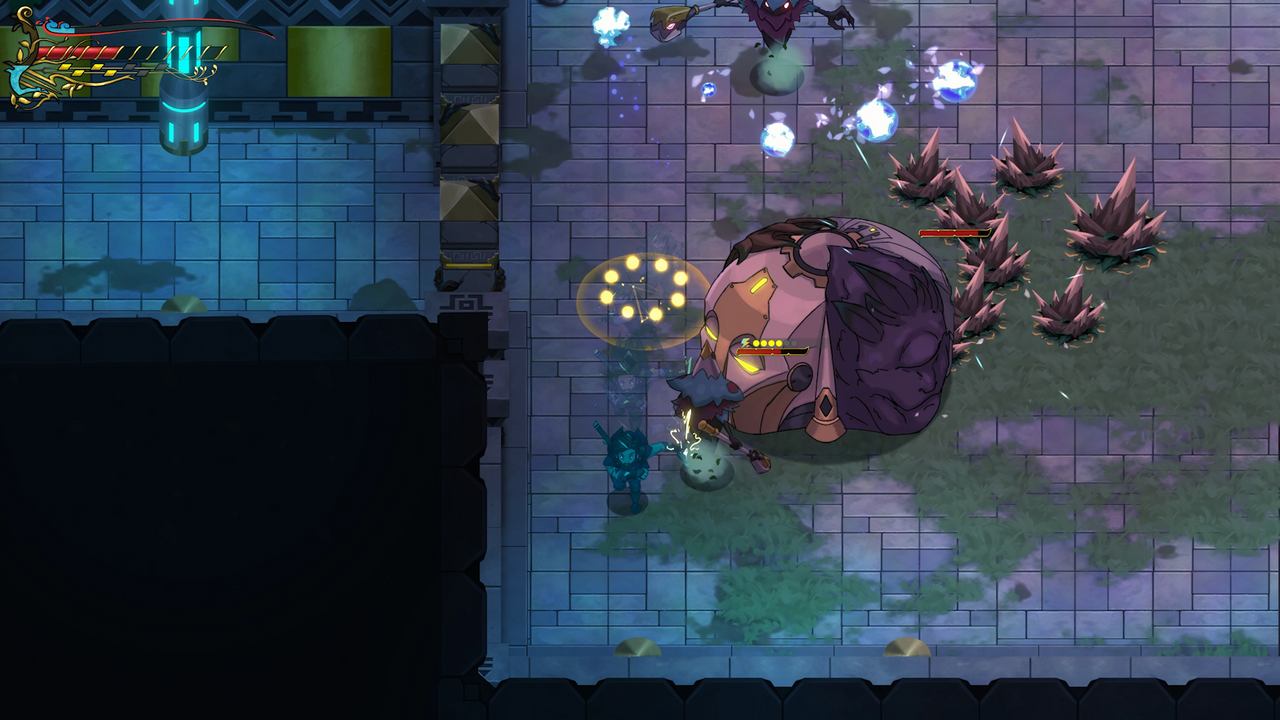This screenshot has width=1280, height=720.
Task: Adjust the red player health bar at top left
Action: point(80,50)
